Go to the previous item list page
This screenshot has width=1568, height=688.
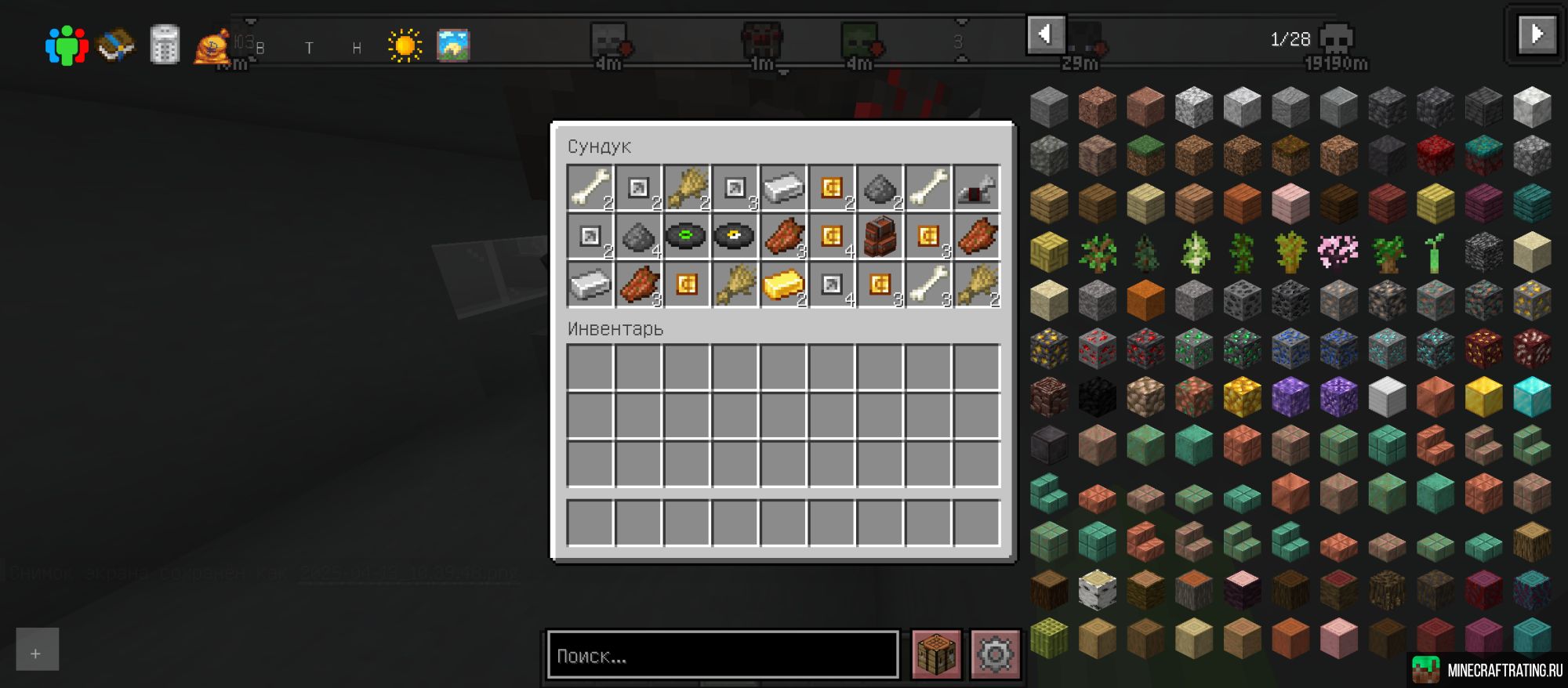[x=1045, y=34]
